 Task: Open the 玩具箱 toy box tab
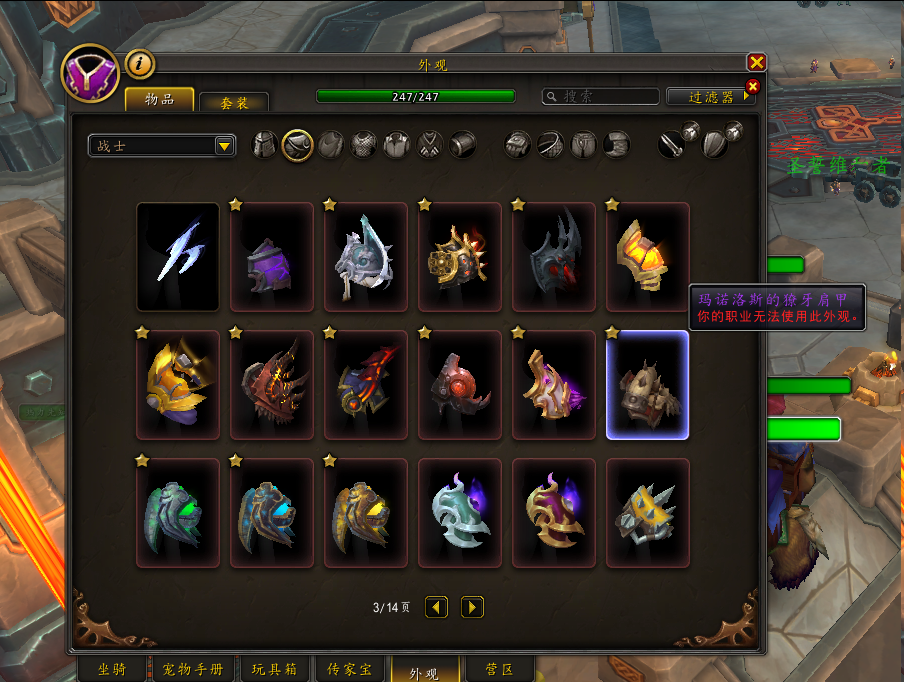click(x=273, y=669)
